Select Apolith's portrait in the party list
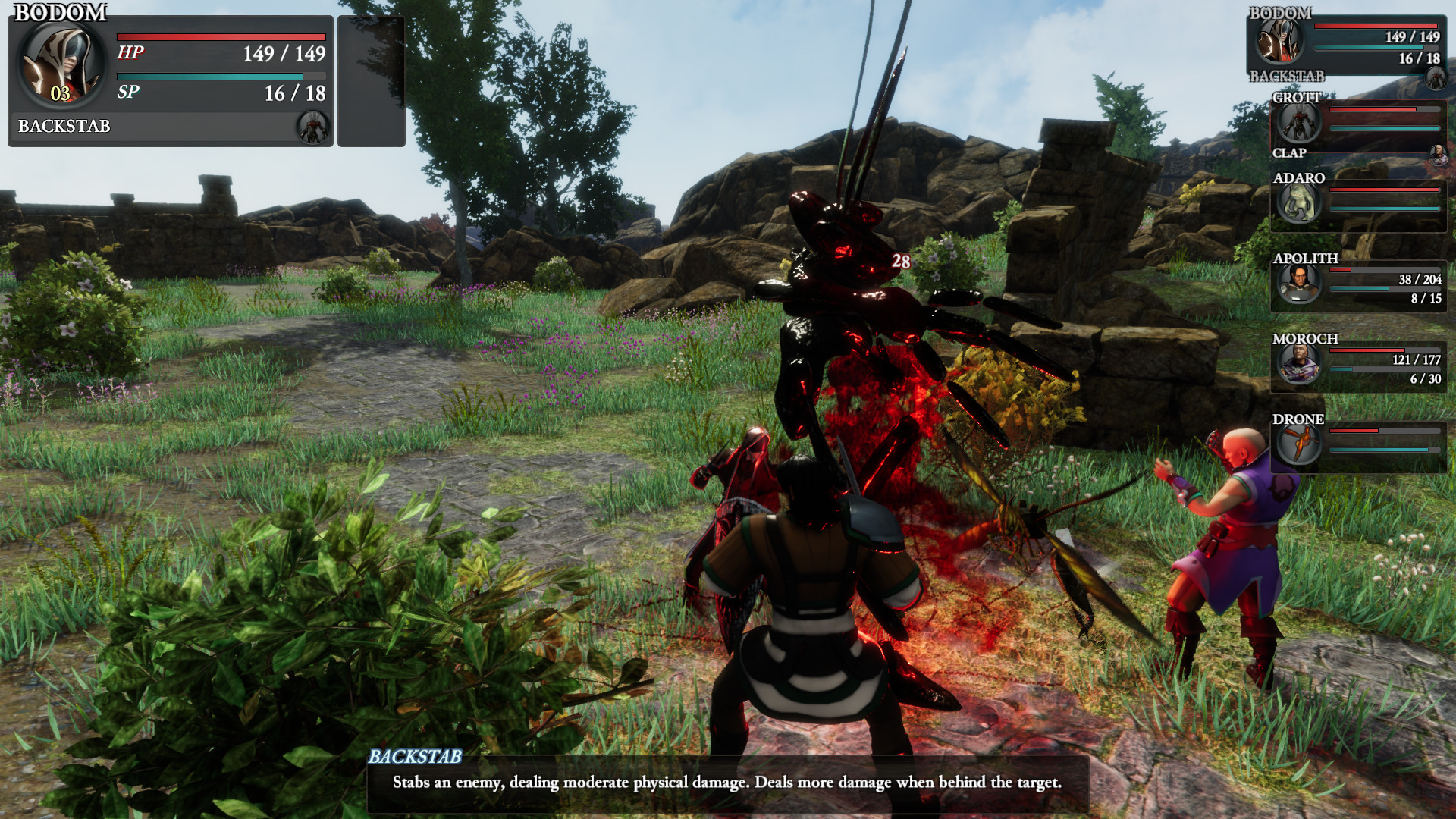The image size is (1456, 819). pos(1300,284)
